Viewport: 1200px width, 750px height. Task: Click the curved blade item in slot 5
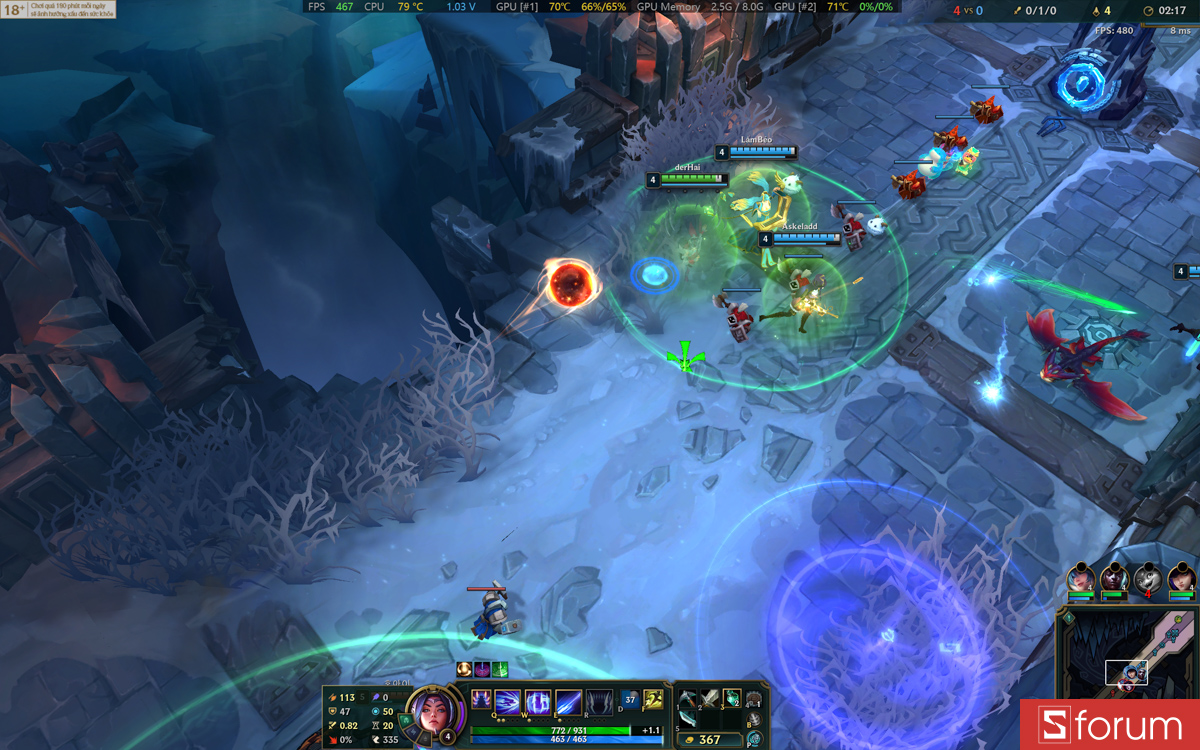tap(687, 720)
